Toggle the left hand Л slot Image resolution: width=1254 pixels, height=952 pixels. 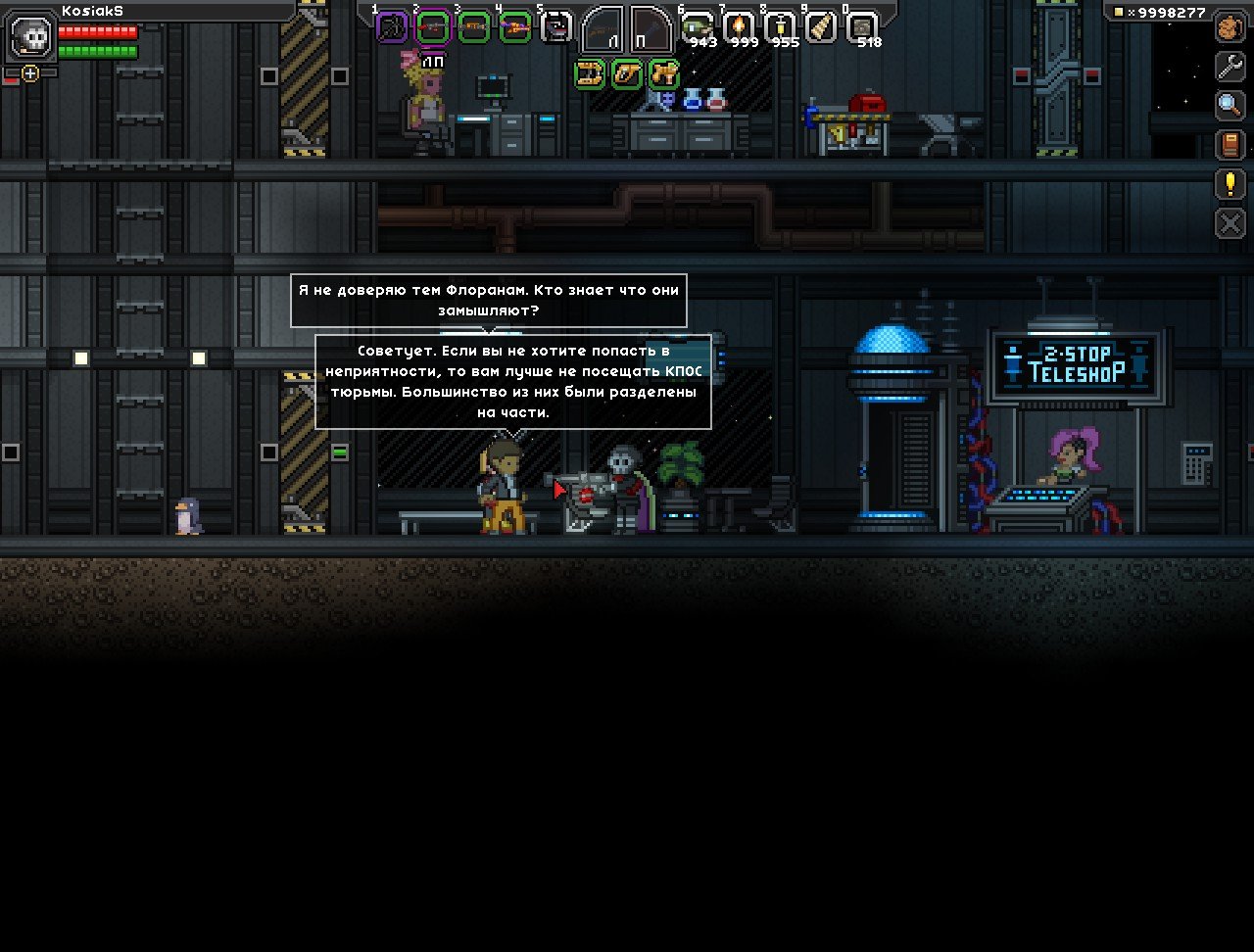coord(603,26)
